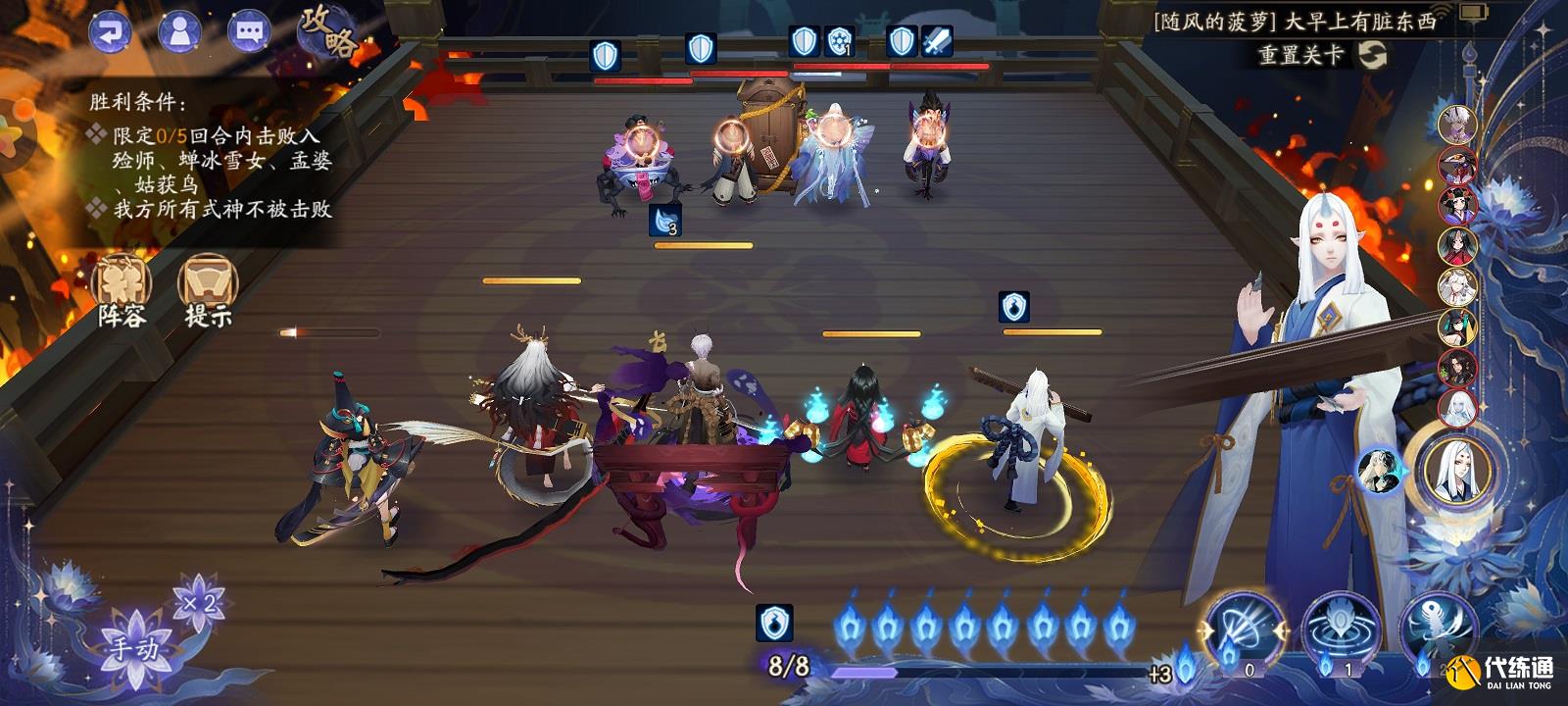1568x706 pixels.
Task: Open the player profile icon
Action: pos(179,31)
